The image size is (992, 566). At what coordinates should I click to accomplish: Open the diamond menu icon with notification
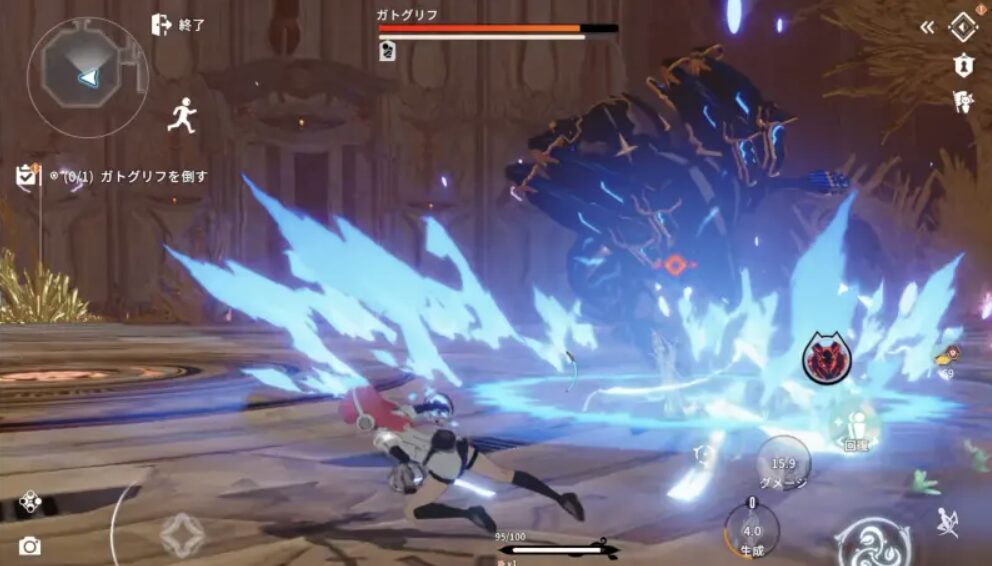coord(962,27)
